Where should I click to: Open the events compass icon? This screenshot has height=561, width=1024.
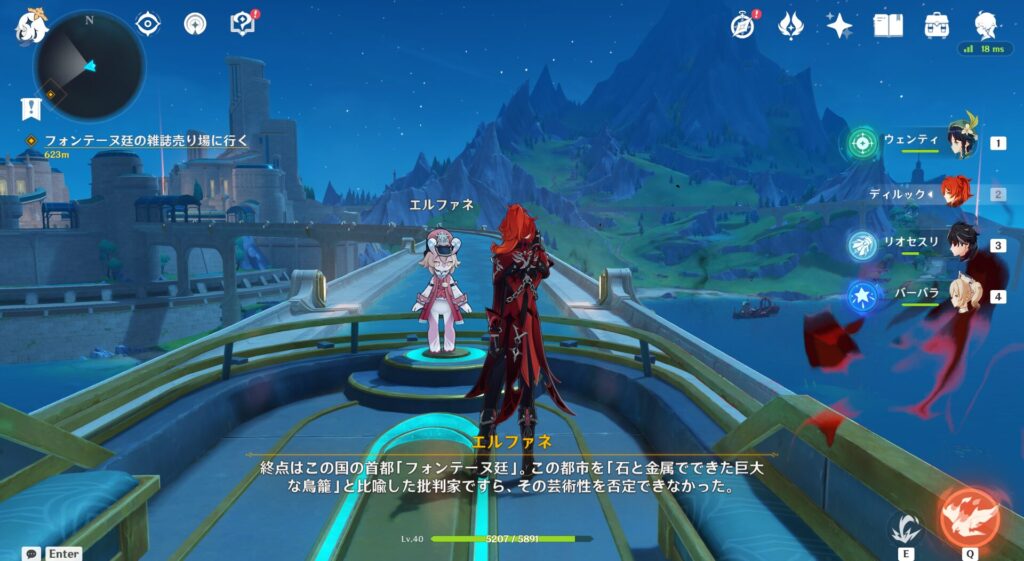tap(742, 25)
